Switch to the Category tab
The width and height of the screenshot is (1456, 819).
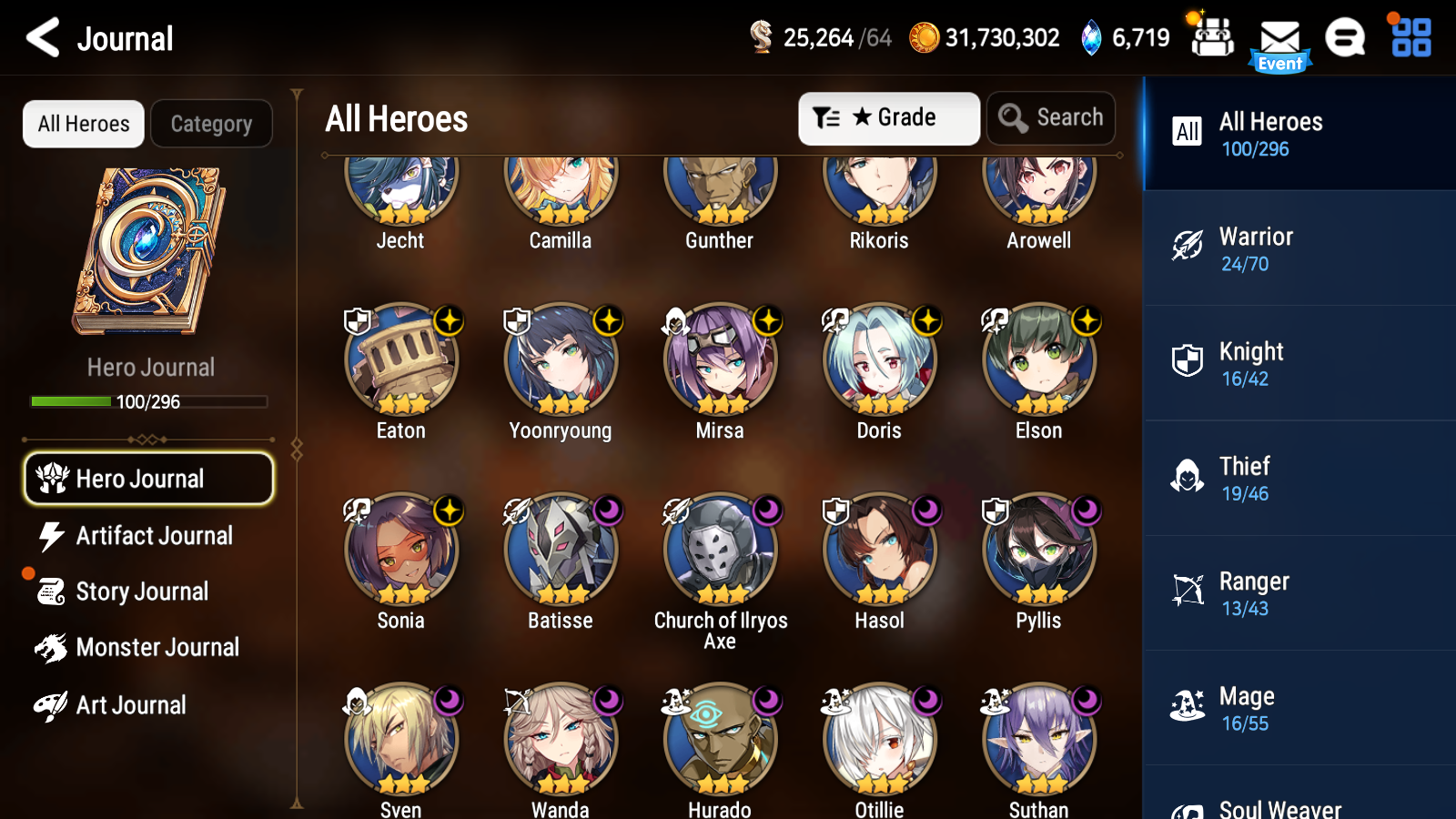(x=211, y=124)
